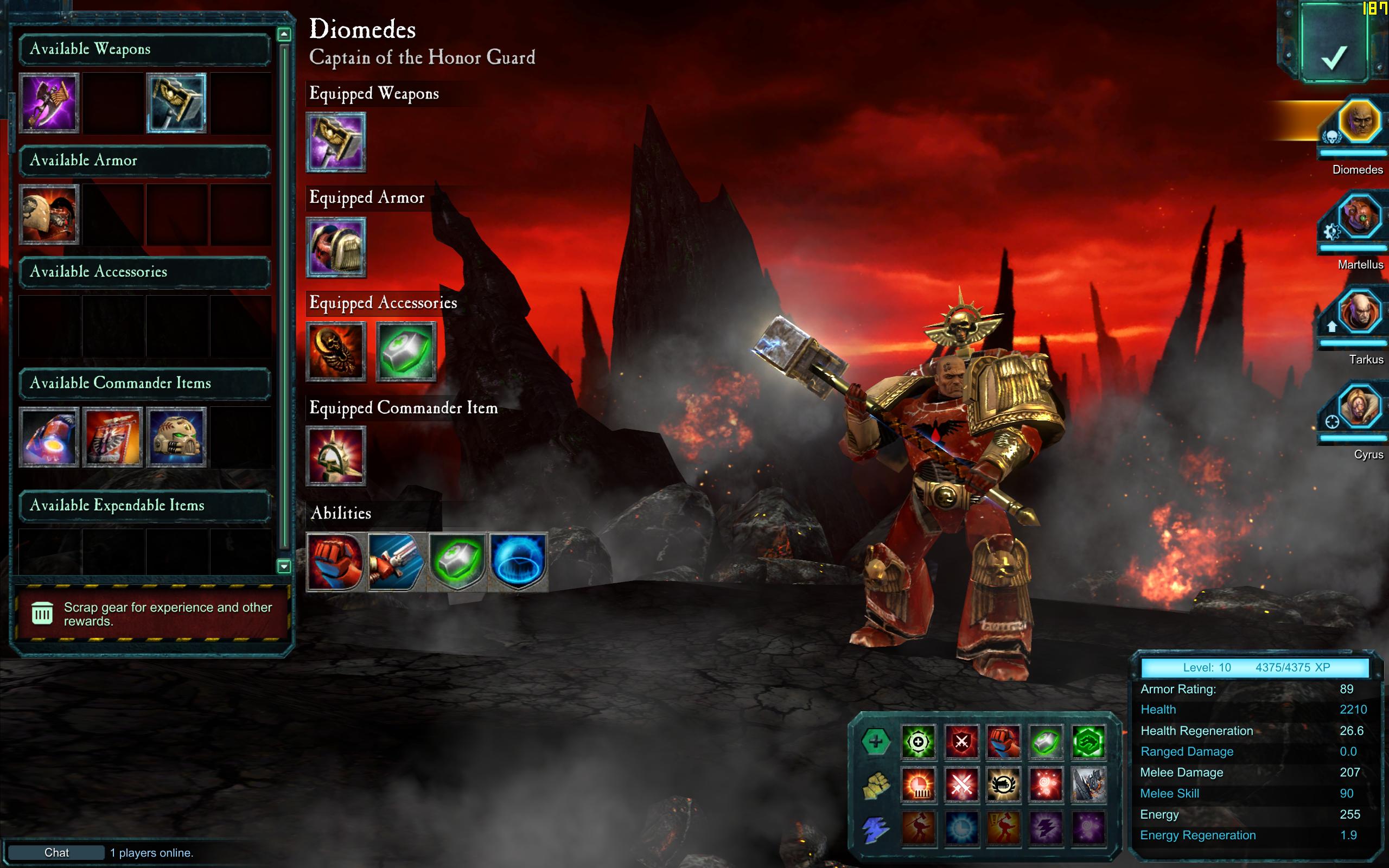Choose the Tarkus squad portrait

pyautogui.click(x=1359, y=313)
